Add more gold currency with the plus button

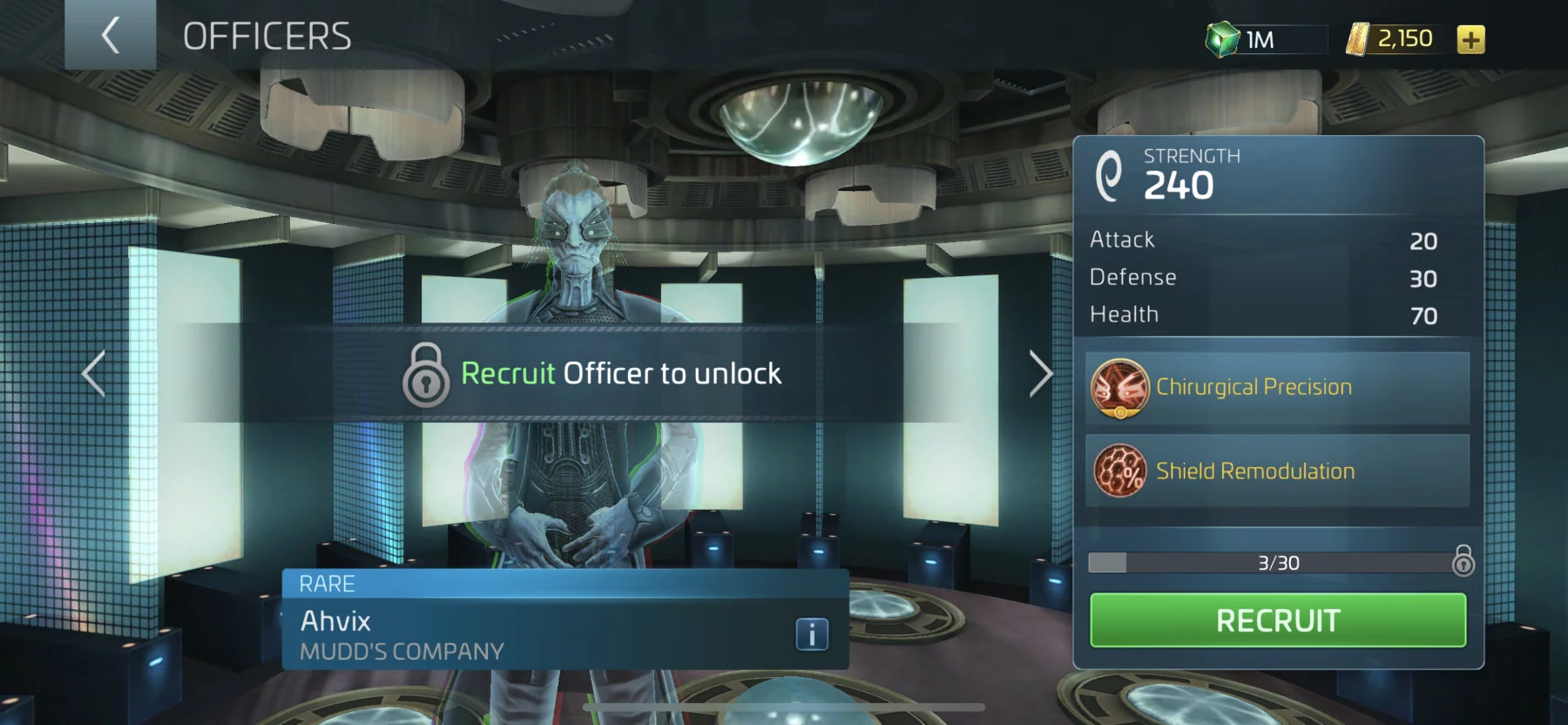point(1470,39)
